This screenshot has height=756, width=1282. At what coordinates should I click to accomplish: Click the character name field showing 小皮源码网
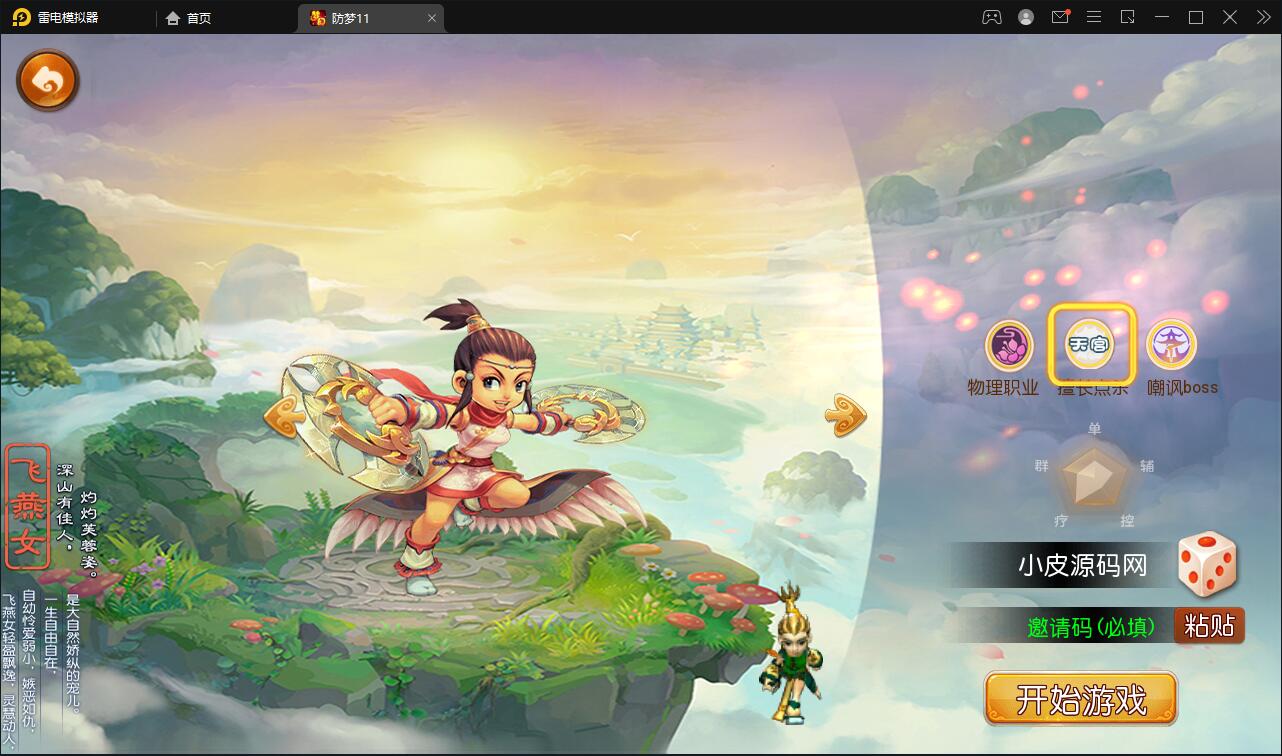click(x=1080, y=565)
